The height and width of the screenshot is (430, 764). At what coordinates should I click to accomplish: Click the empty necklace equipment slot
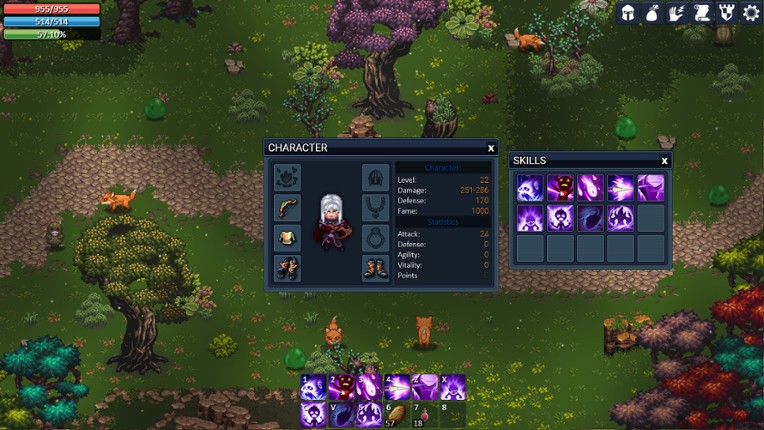375,208
